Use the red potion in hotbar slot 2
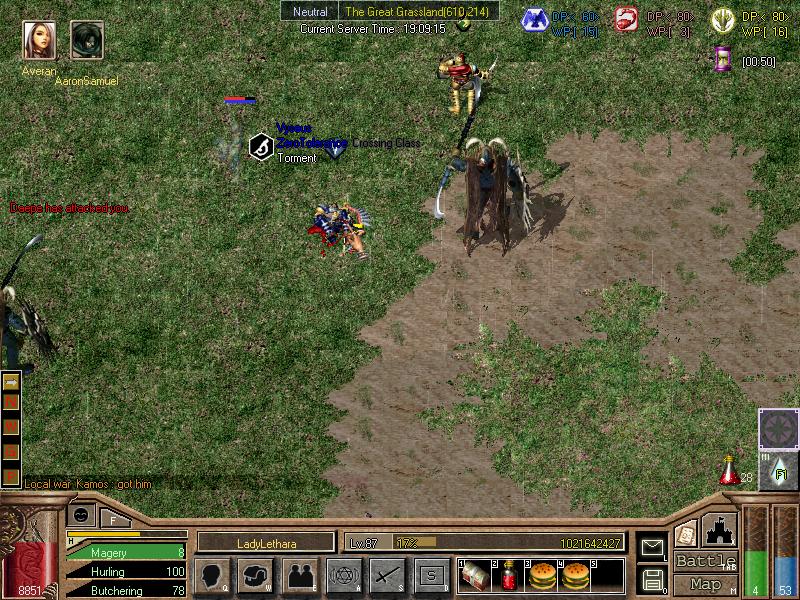The height and width of the screenshot is (600, 800). pos(508,575)
